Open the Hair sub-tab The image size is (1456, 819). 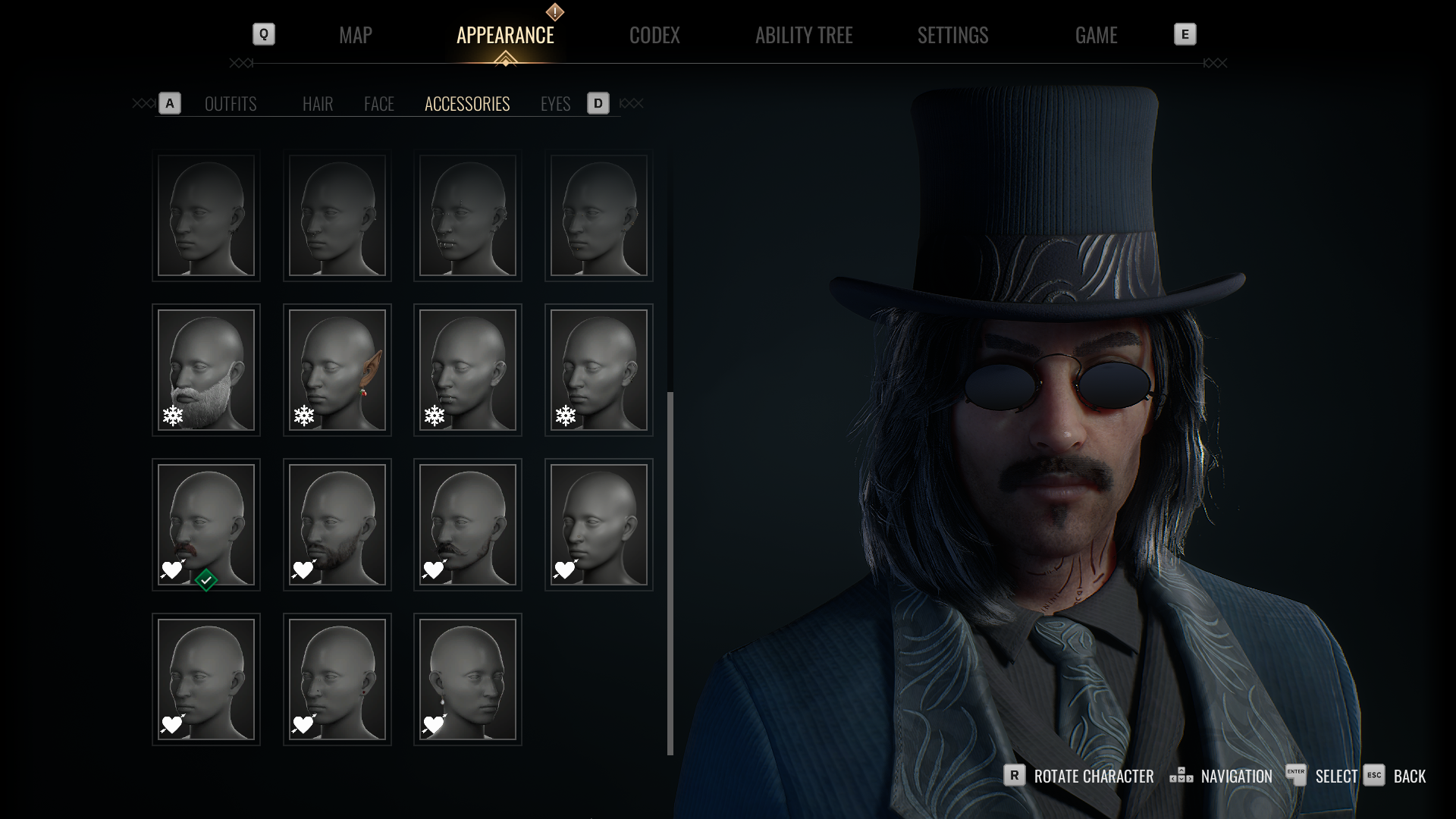coord(317,104)
